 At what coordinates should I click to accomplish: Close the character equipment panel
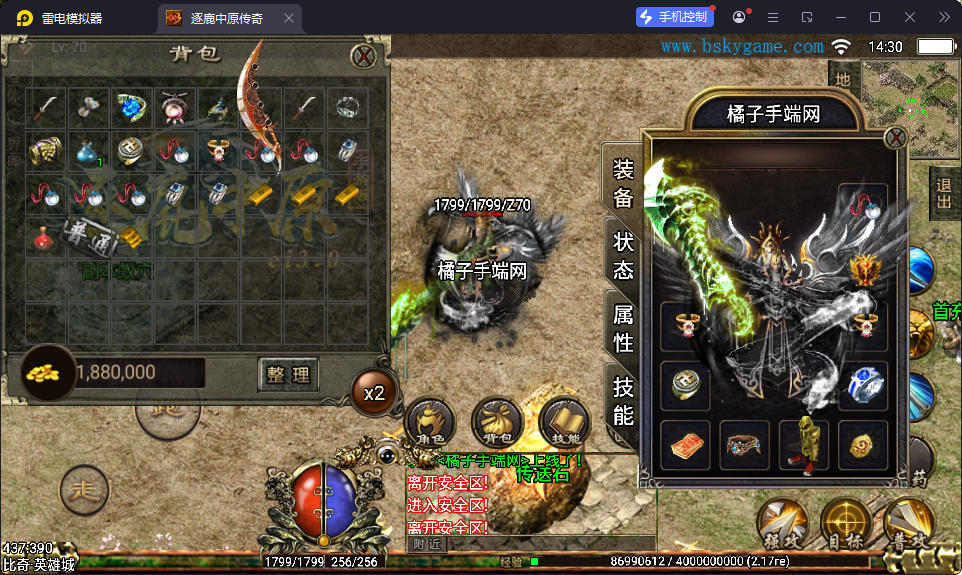895,139
